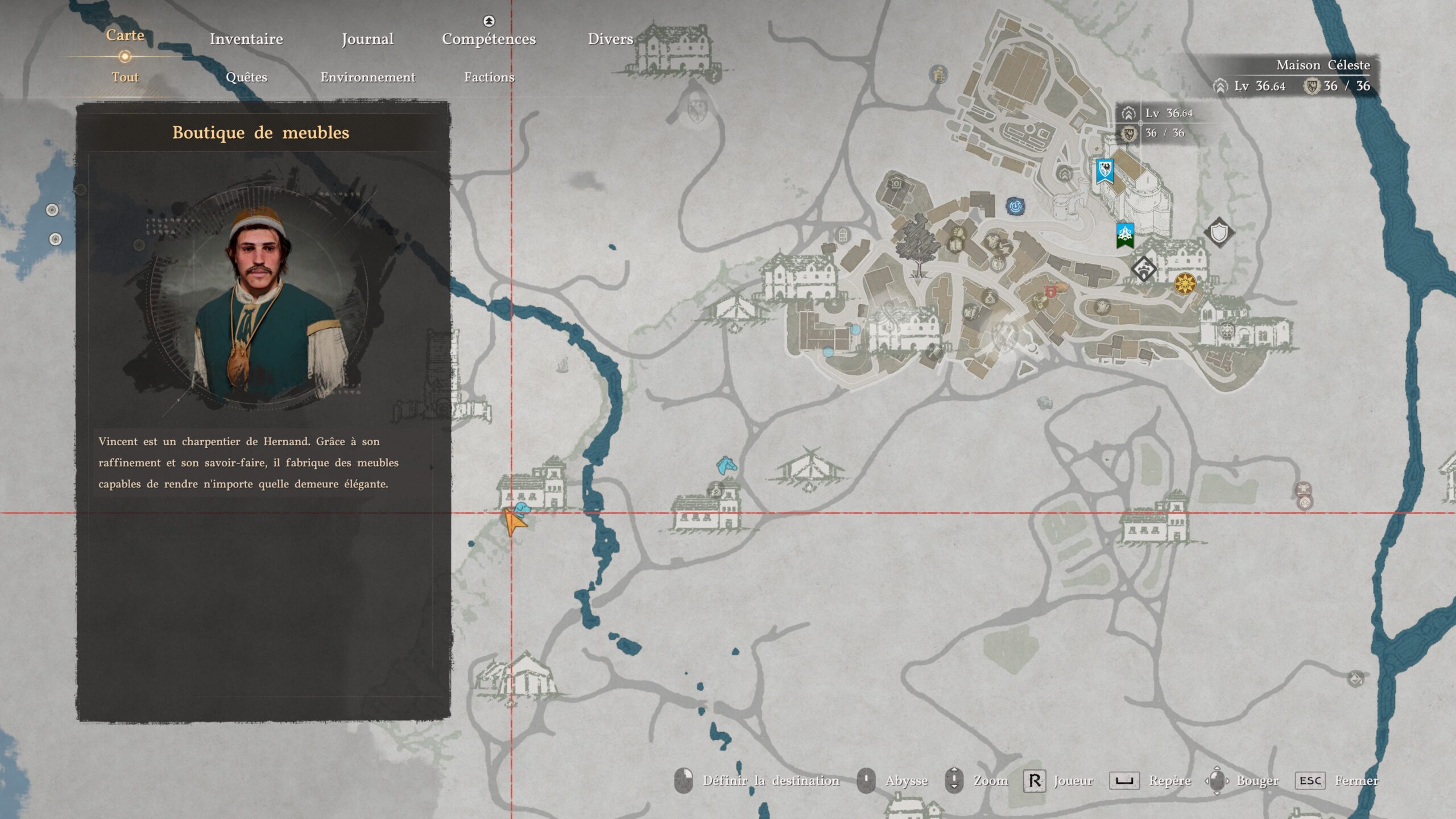Screen dimensions: 1456x819
Task: Select the Compétences tab
Action: point(489,39)
